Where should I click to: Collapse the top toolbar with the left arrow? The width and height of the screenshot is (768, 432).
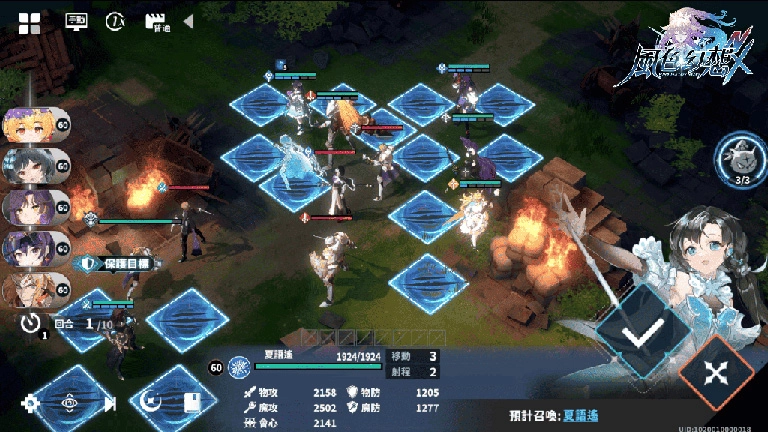188,21
